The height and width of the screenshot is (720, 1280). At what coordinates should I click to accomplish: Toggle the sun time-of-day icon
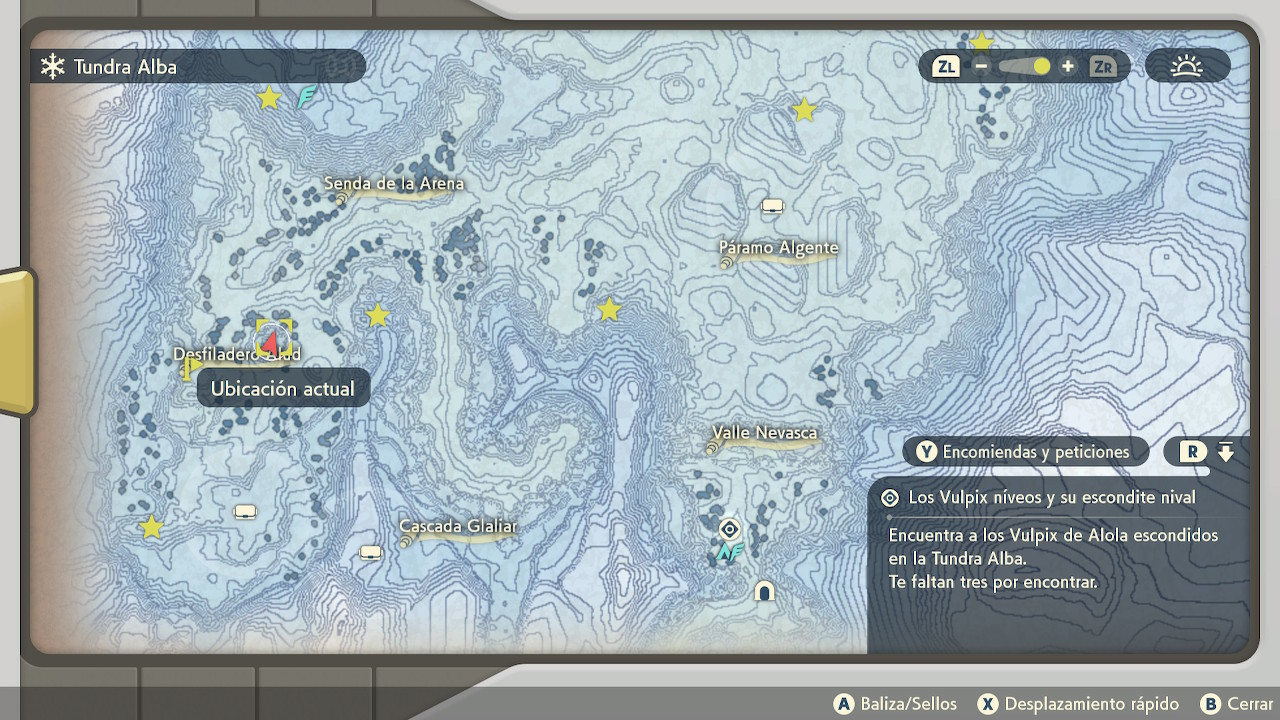[x=1187, y=67]
